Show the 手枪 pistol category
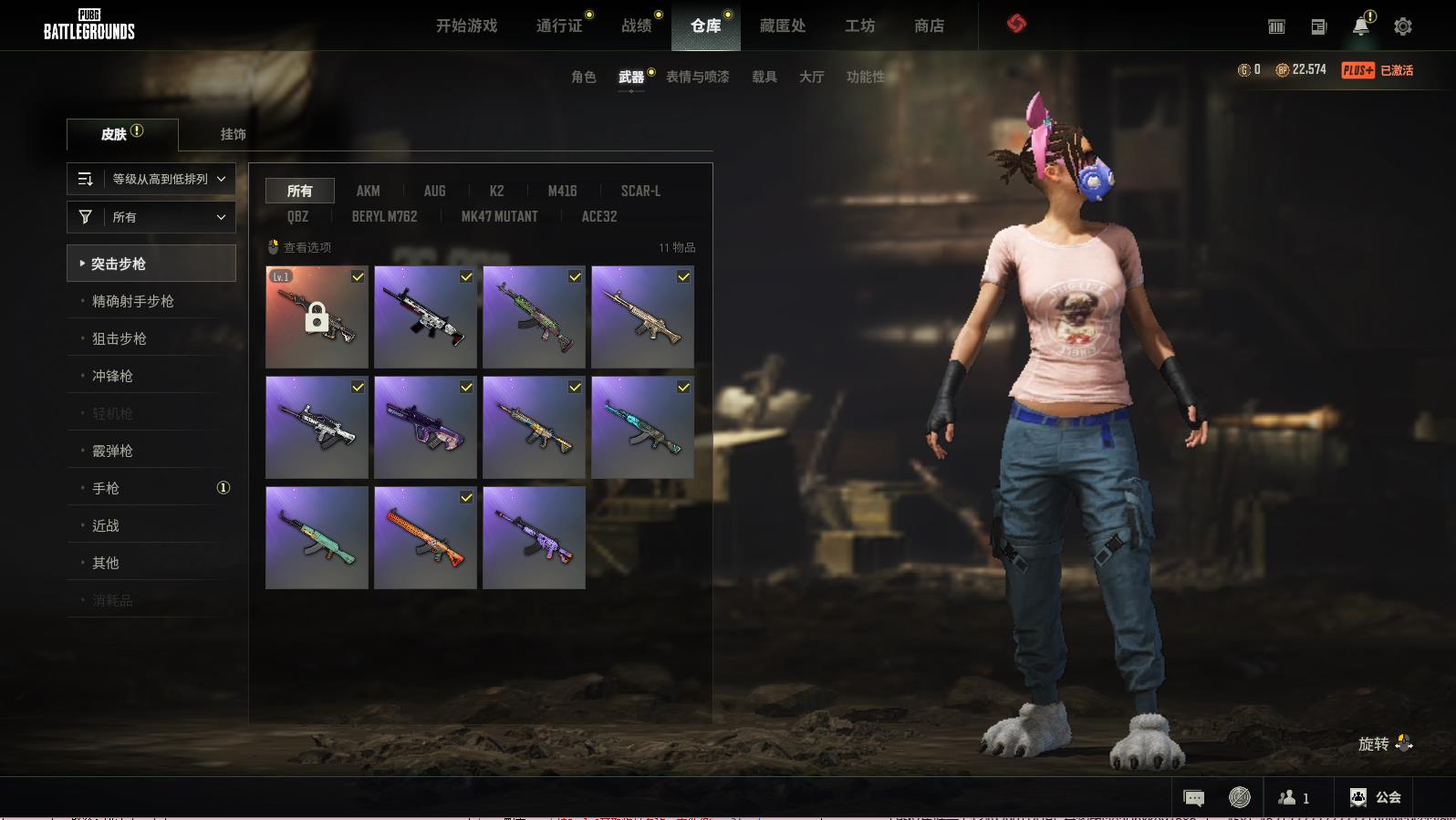 pyautogui.click(x=106, y=488)
